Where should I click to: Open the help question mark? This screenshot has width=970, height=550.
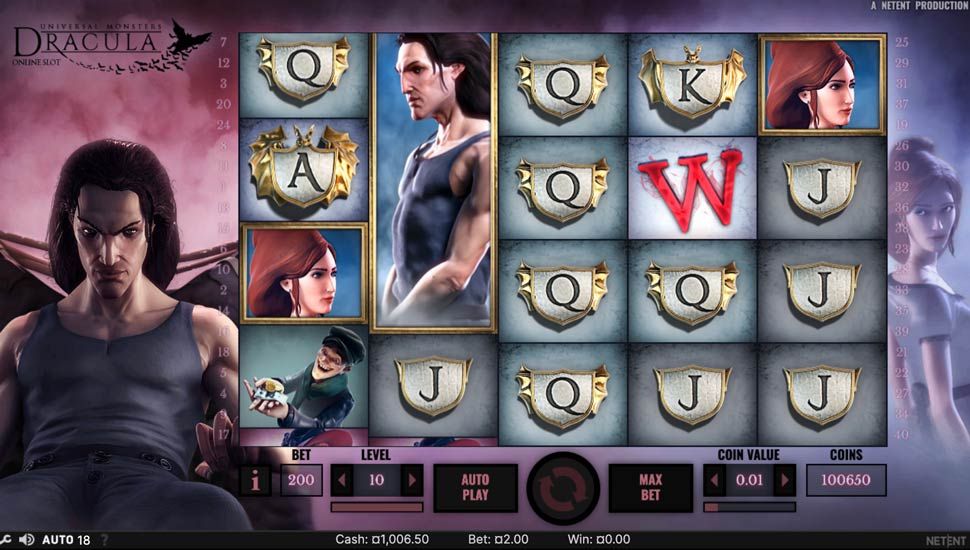[104, 540]
